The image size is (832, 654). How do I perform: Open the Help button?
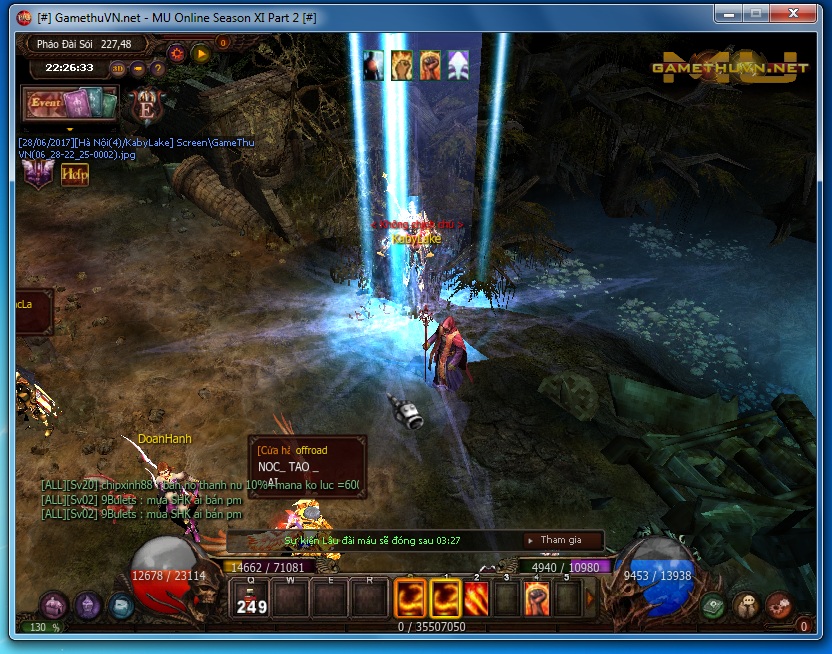[75, 174]
